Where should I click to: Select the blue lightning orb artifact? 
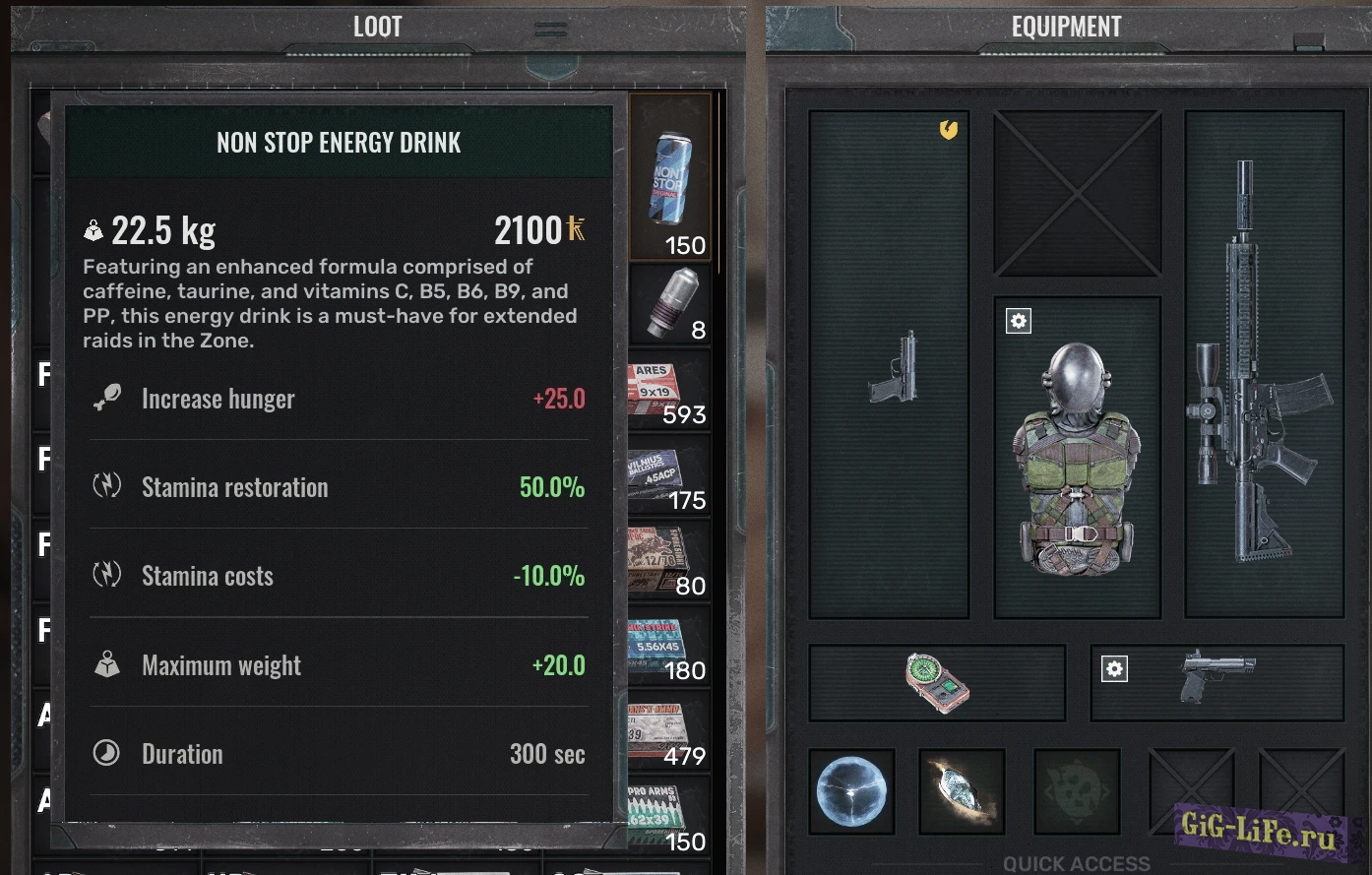click(852, 792)
